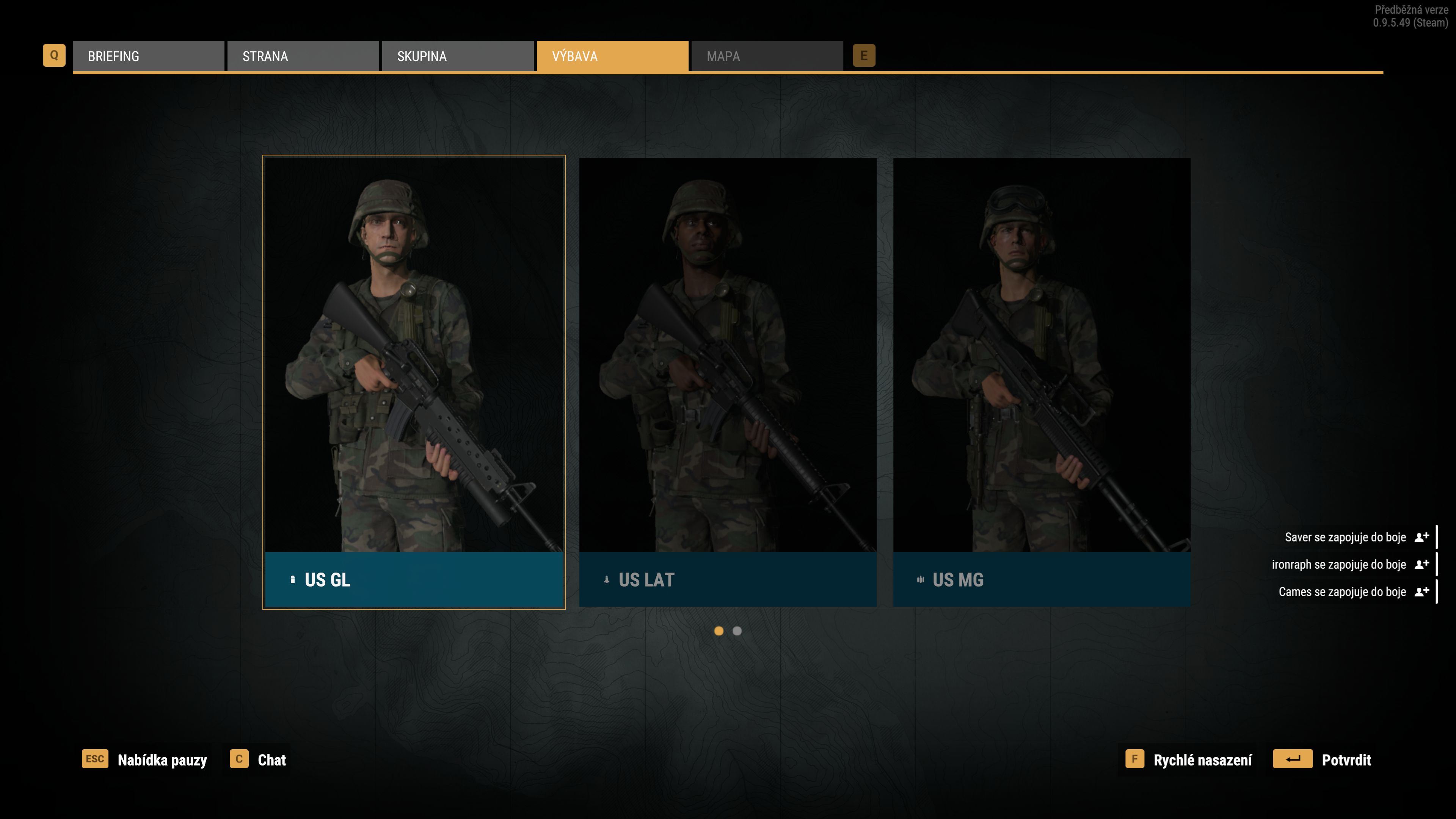Open the Nabídka pauzy pause menu
The width and height of the screenshot is (1456, 819).
(145, 759)
